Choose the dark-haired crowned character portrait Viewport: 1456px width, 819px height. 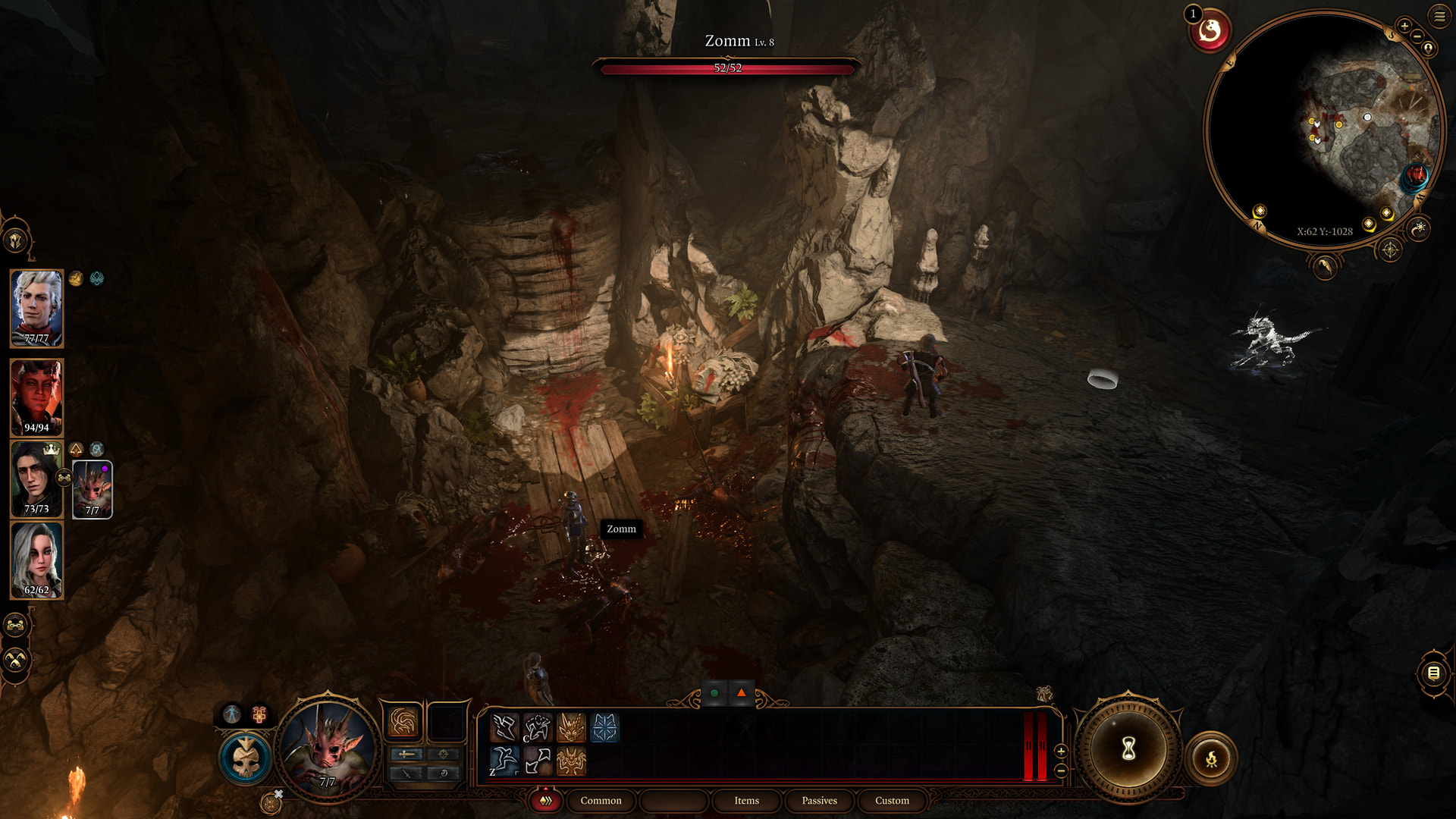tap(35, 479)
